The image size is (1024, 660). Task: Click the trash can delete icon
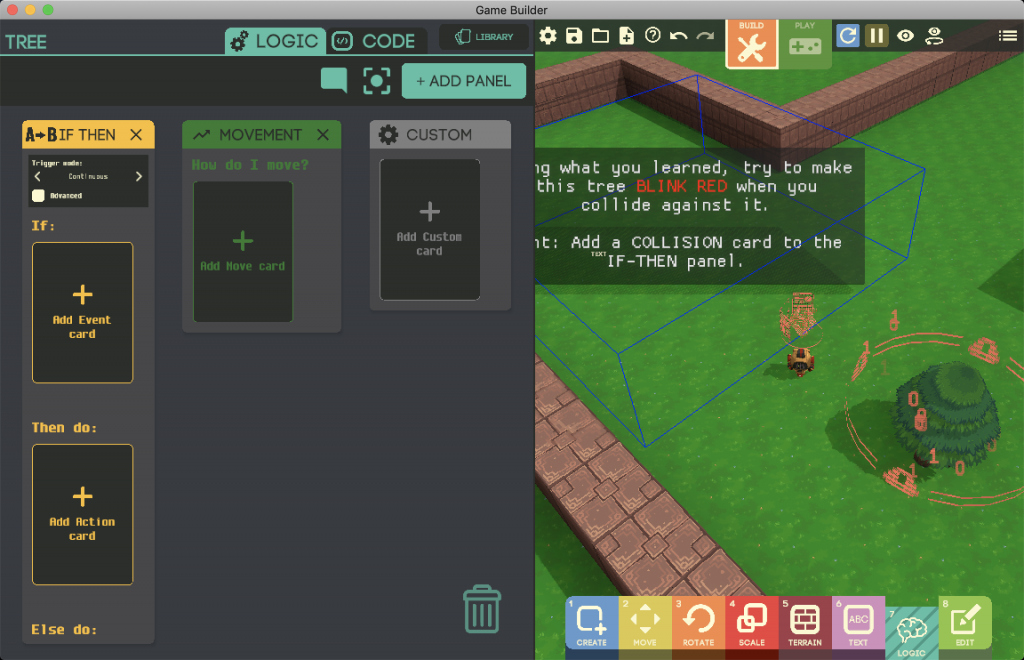coord(481,610)
